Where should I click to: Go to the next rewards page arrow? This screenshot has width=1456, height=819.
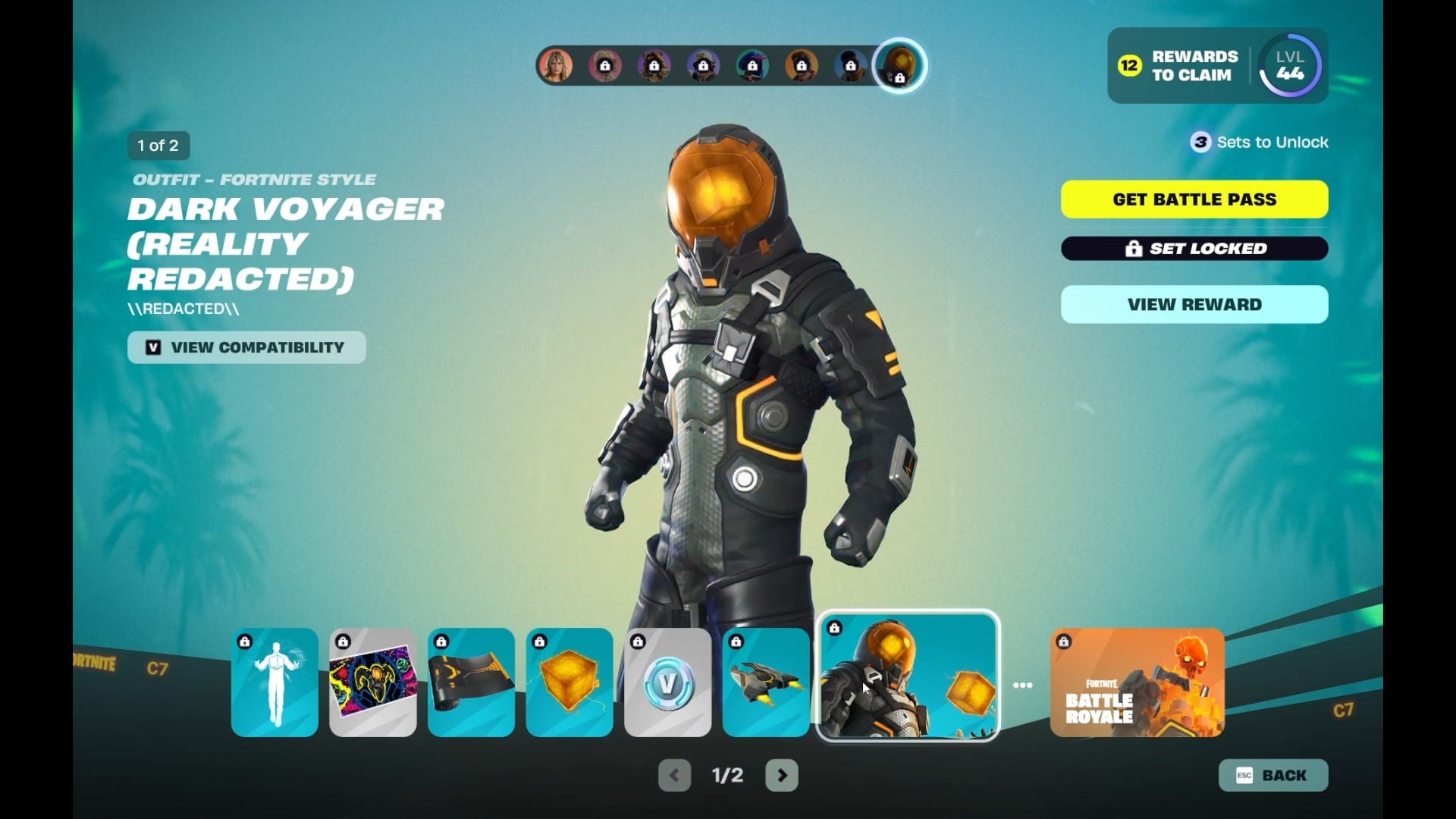coord(782,775)
